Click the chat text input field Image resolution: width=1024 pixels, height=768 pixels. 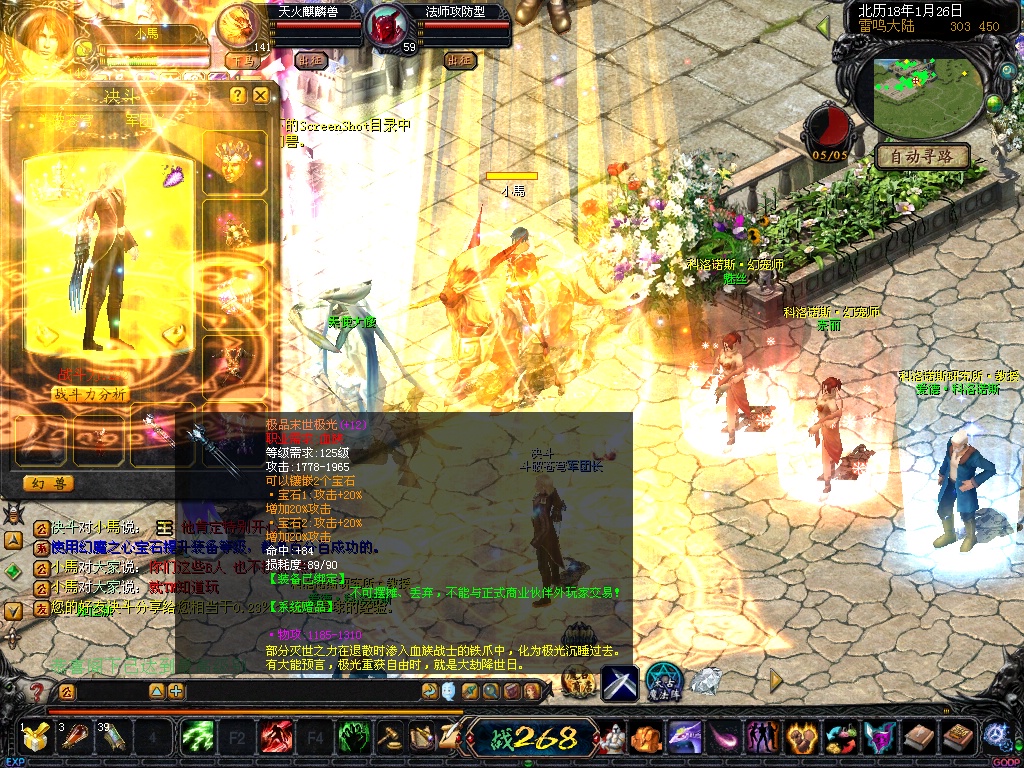pyautogui.click(x=110, y=691)
